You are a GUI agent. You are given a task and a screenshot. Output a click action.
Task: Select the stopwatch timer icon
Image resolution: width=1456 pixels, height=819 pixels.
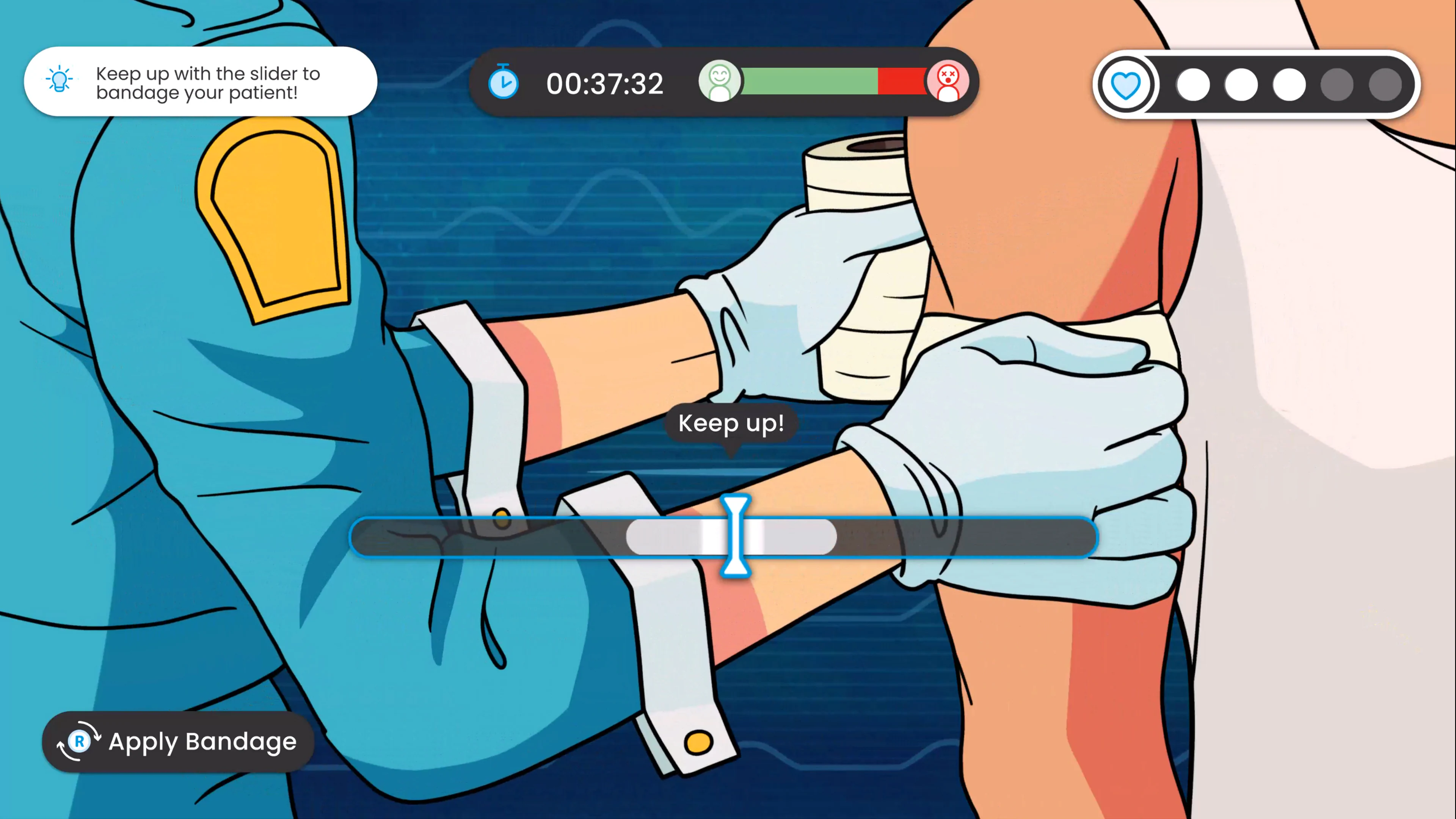tap(504, 84)
